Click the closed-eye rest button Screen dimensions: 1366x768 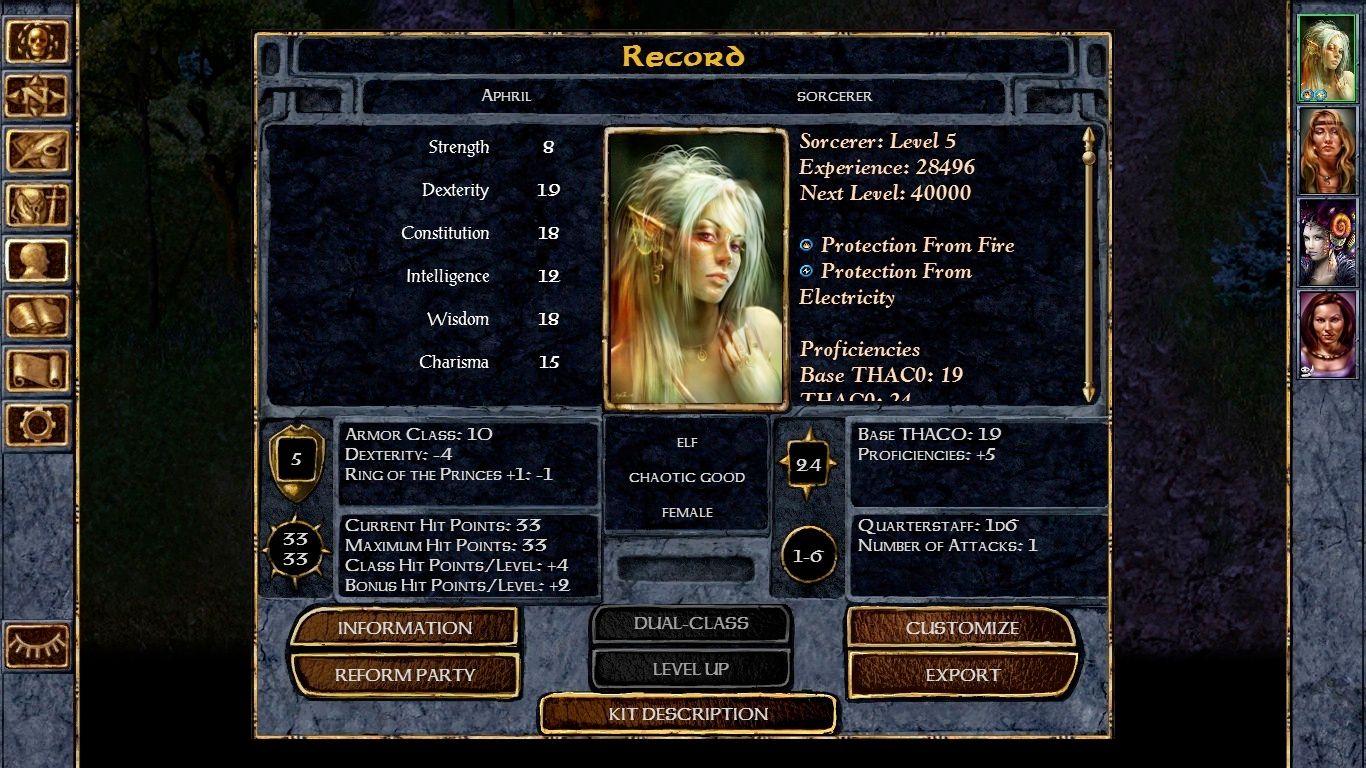37,646
